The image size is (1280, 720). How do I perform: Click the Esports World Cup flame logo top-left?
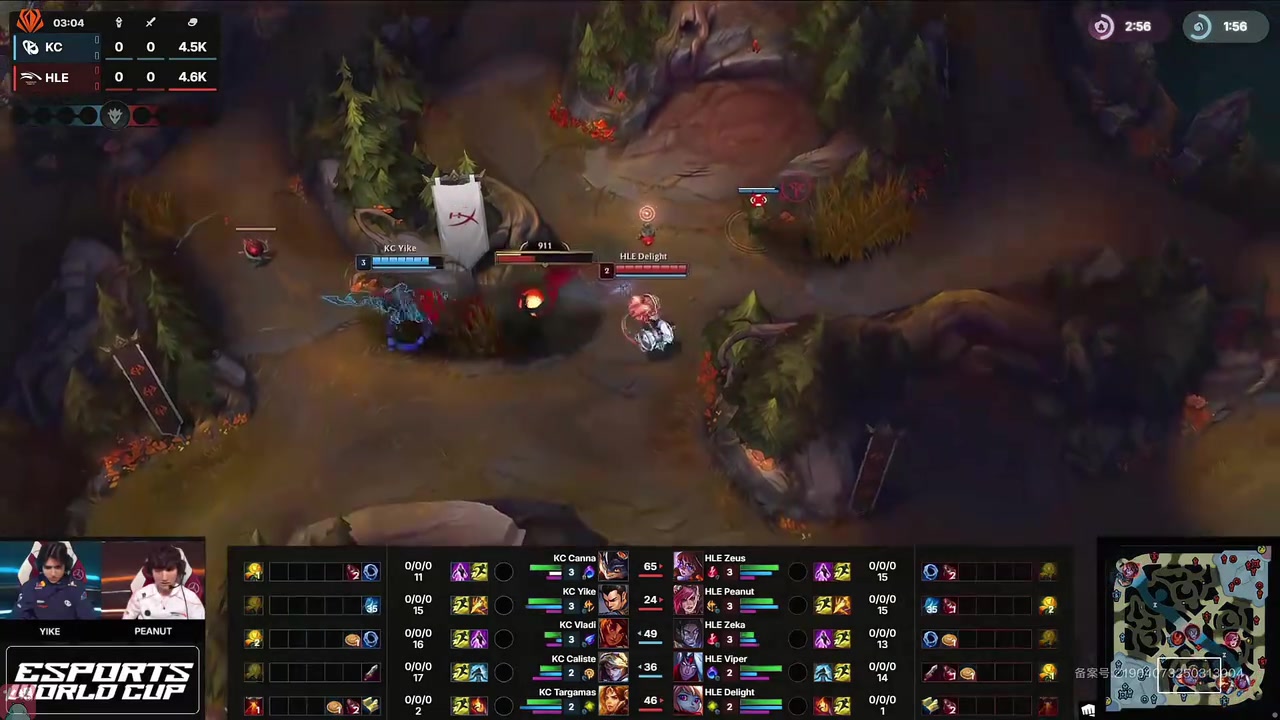(29, 21)
